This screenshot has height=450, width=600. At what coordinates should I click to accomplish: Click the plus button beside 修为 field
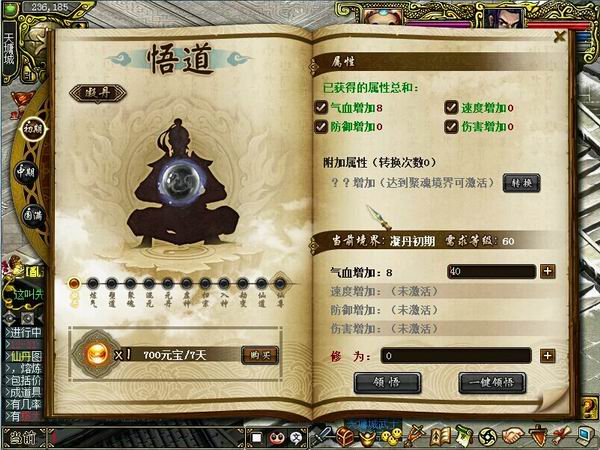click(x=547, y=355)
